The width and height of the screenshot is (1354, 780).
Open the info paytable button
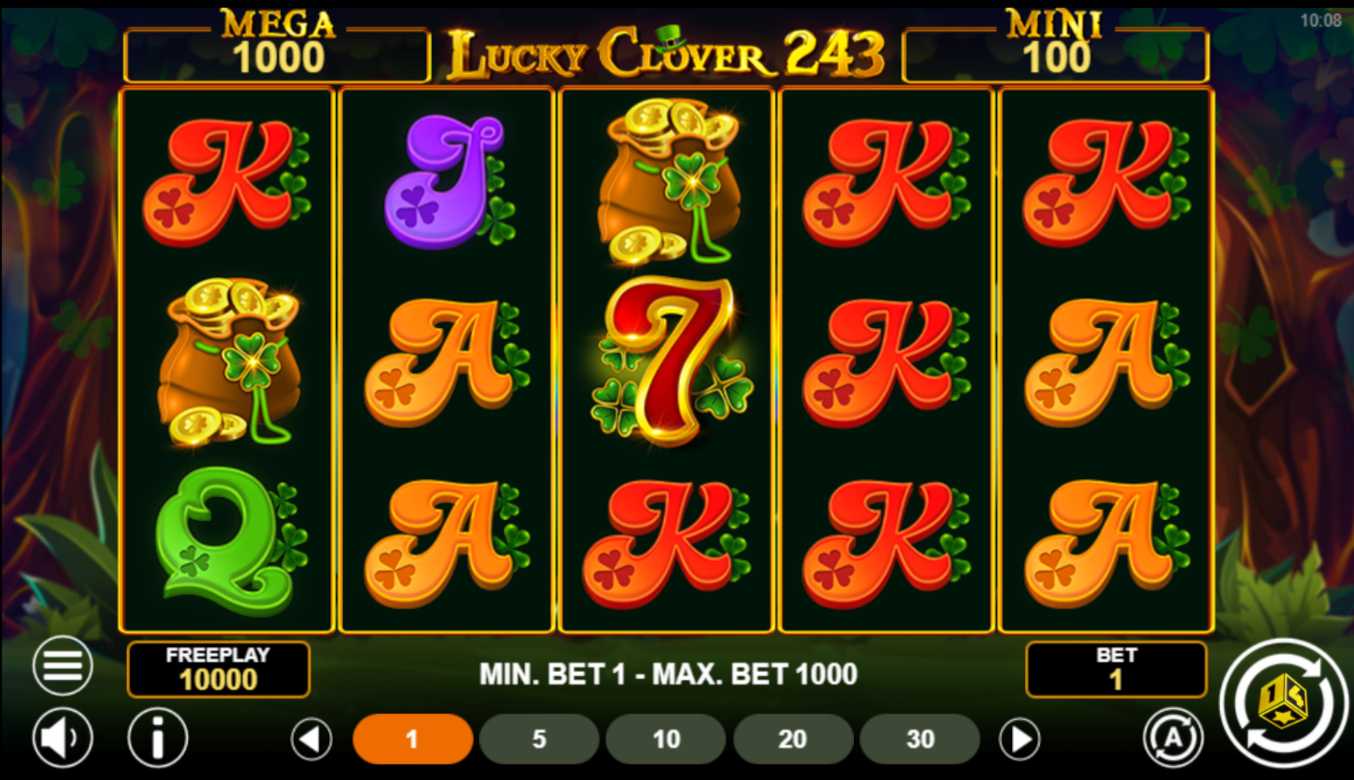point(157,739)
